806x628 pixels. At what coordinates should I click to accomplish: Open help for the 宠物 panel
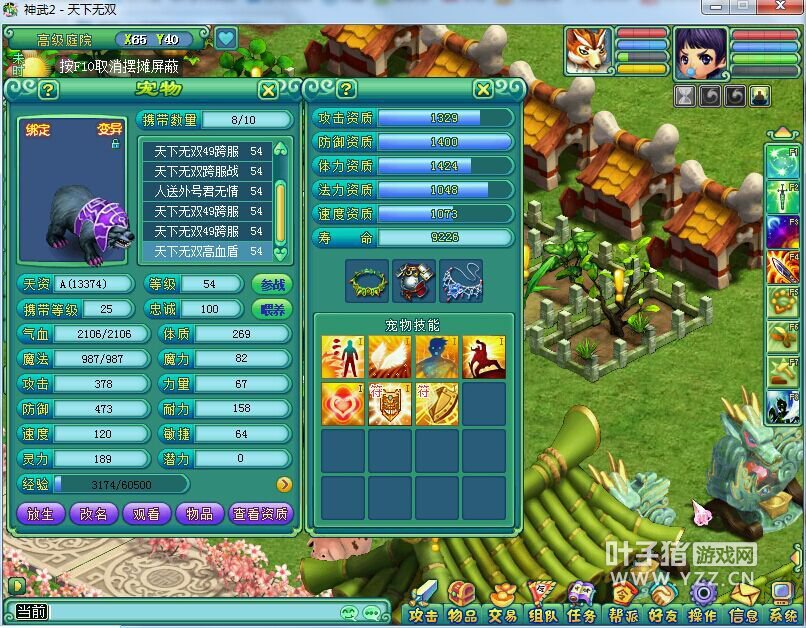48,90
